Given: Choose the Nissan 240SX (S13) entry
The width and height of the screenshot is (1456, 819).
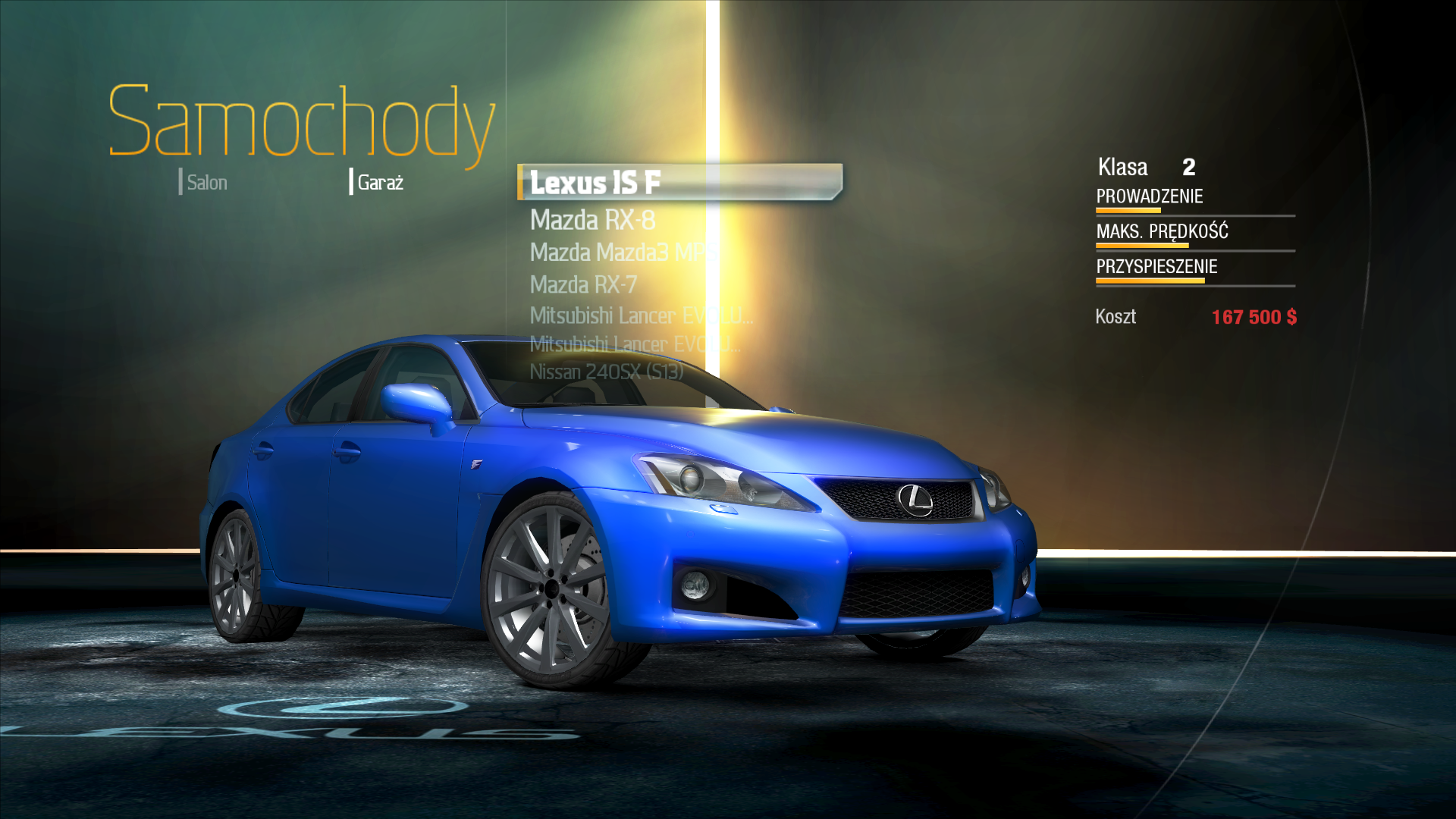Looking at the screenshot, I should point(606,372).
